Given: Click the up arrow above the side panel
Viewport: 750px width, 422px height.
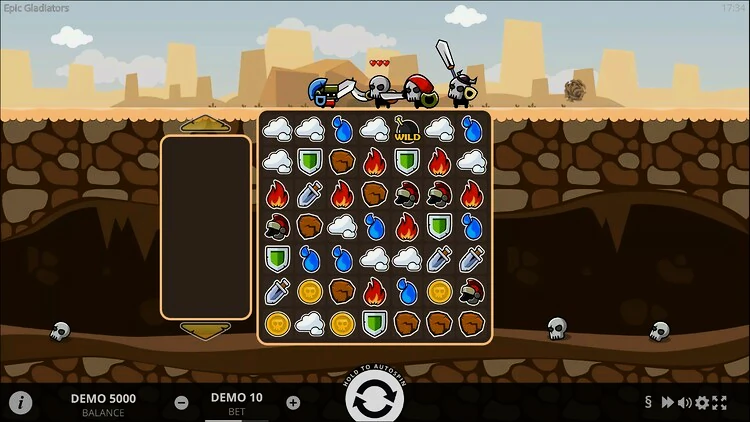Looking at the screenshot, I should [x=206, y=123].
